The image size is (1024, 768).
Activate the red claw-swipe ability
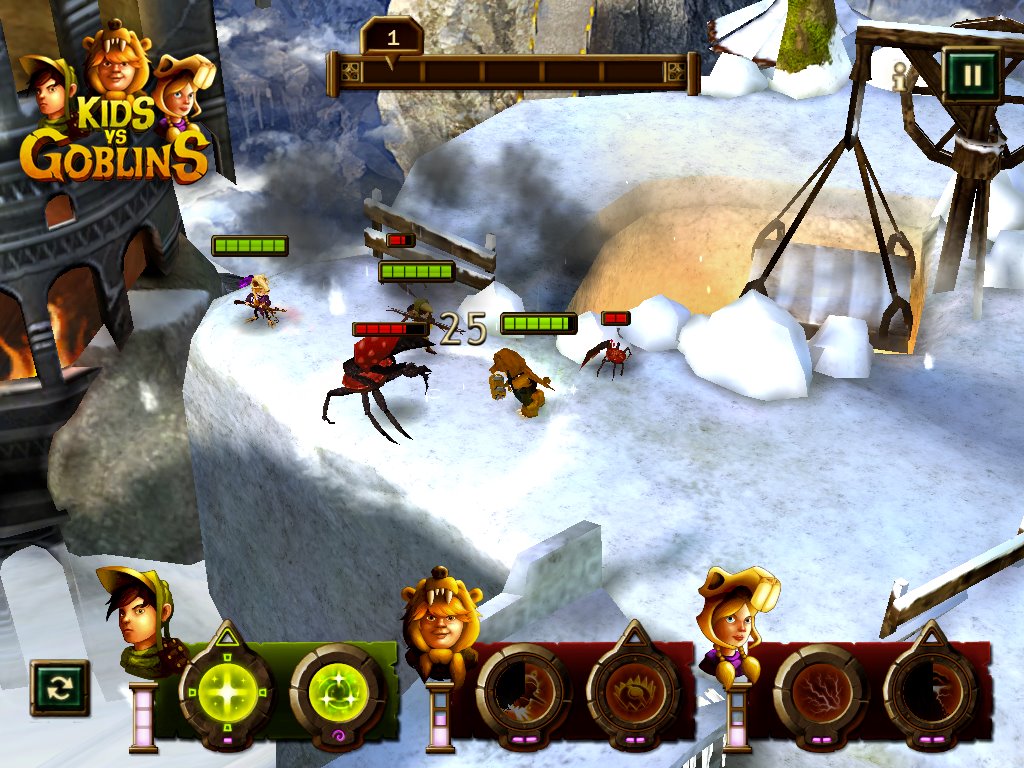[x=522, y=692]
